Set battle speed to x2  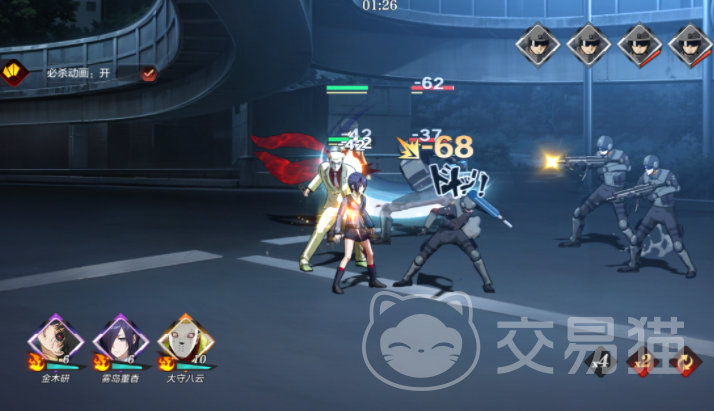point(643,362)
